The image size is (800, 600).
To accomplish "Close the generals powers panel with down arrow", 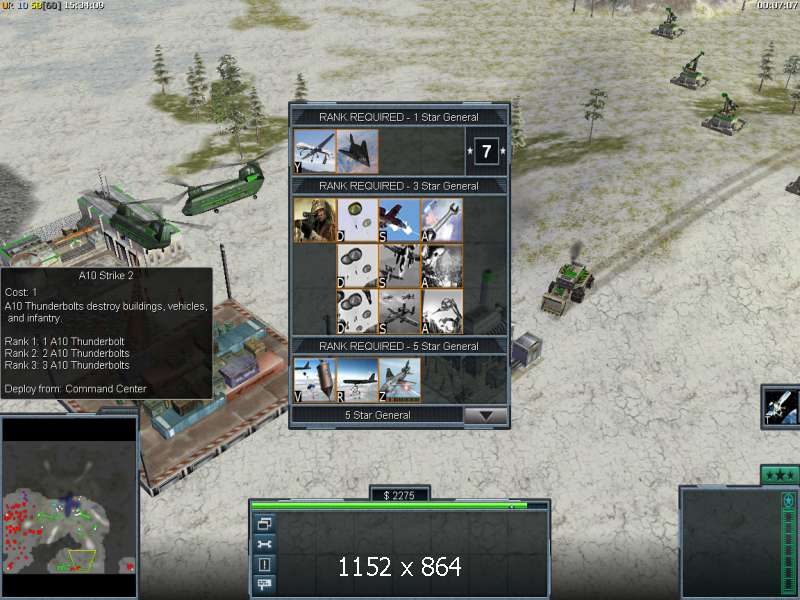I will 487,415.
